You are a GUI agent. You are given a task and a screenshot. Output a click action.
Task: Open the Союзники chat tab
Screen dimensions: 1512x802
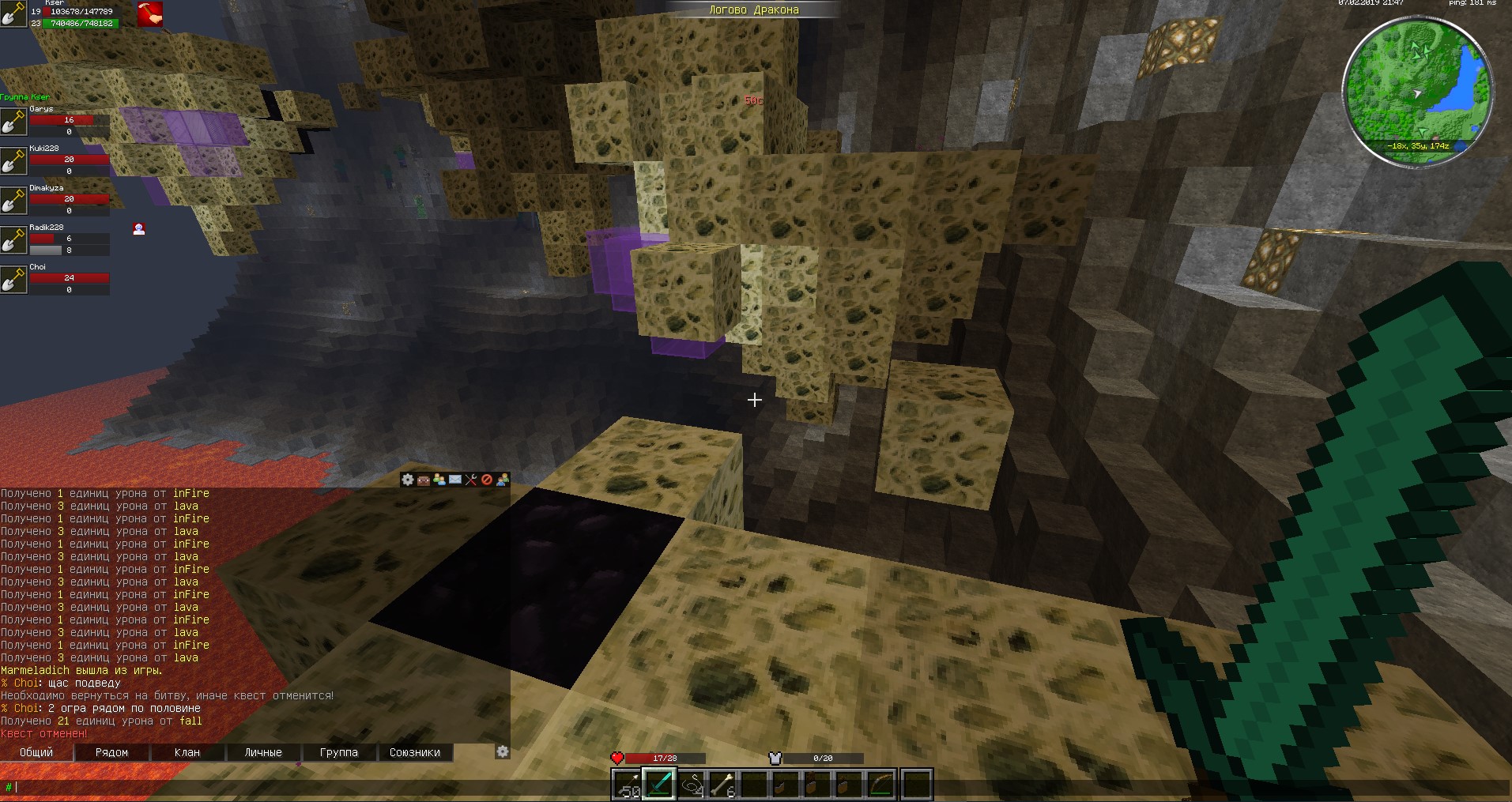414,752
